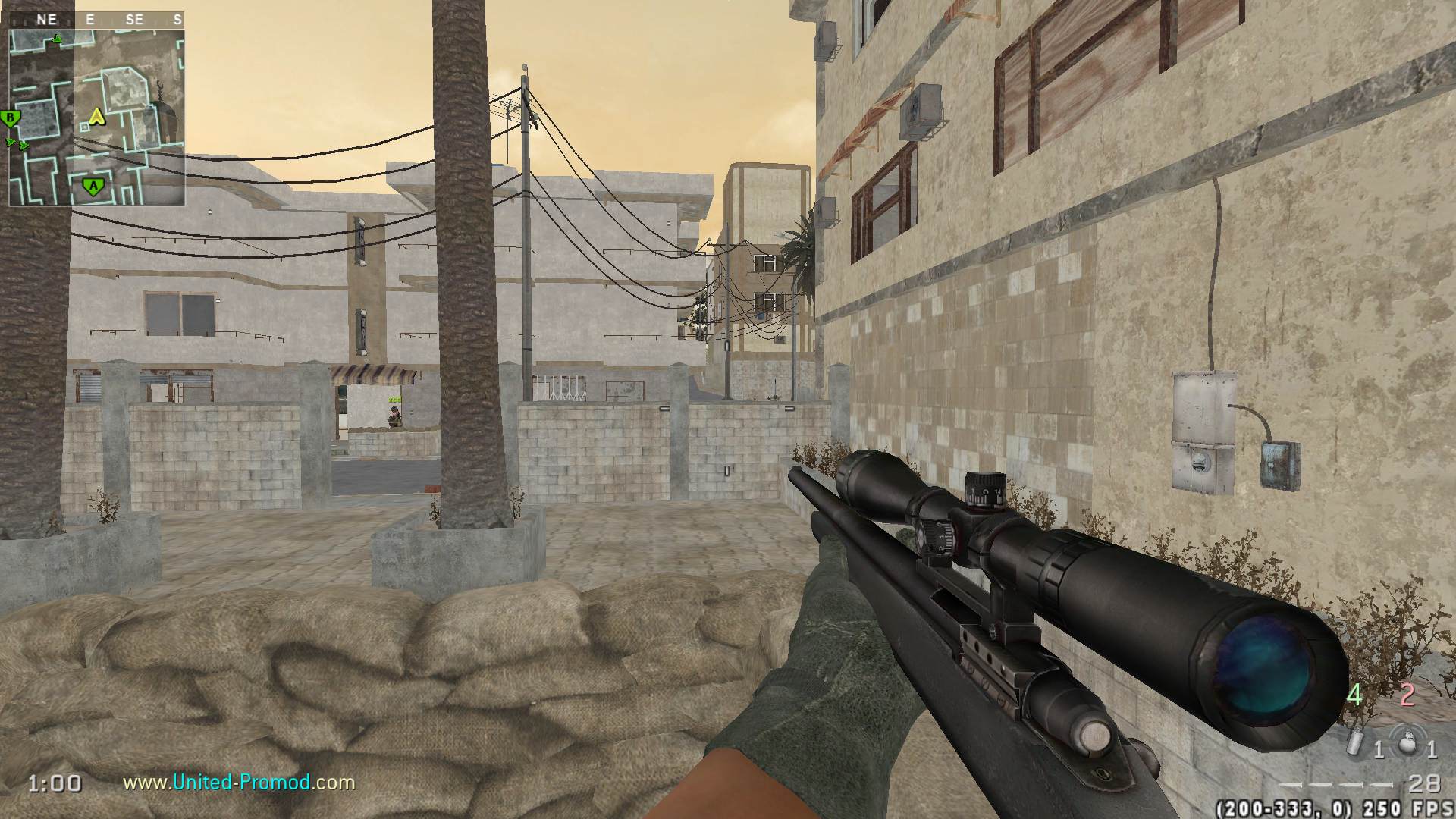Click the compass heading bar above minimap
Screen dimensions: 1456x819
pyautogui.click(x=96, y=20)
